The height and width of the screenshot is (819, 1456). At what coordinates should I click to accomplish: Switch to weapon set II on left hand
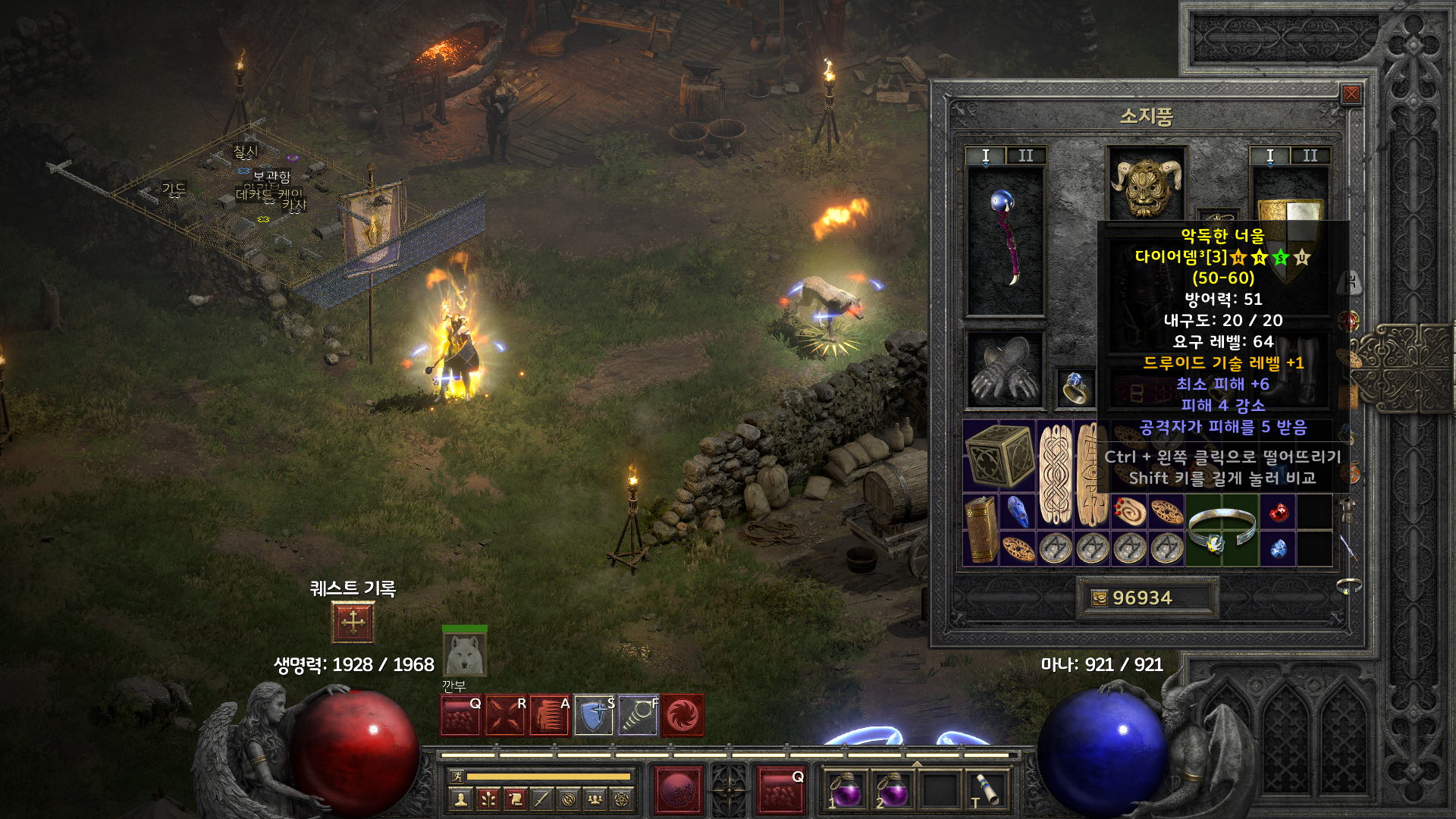click(x=1025, y=156)
